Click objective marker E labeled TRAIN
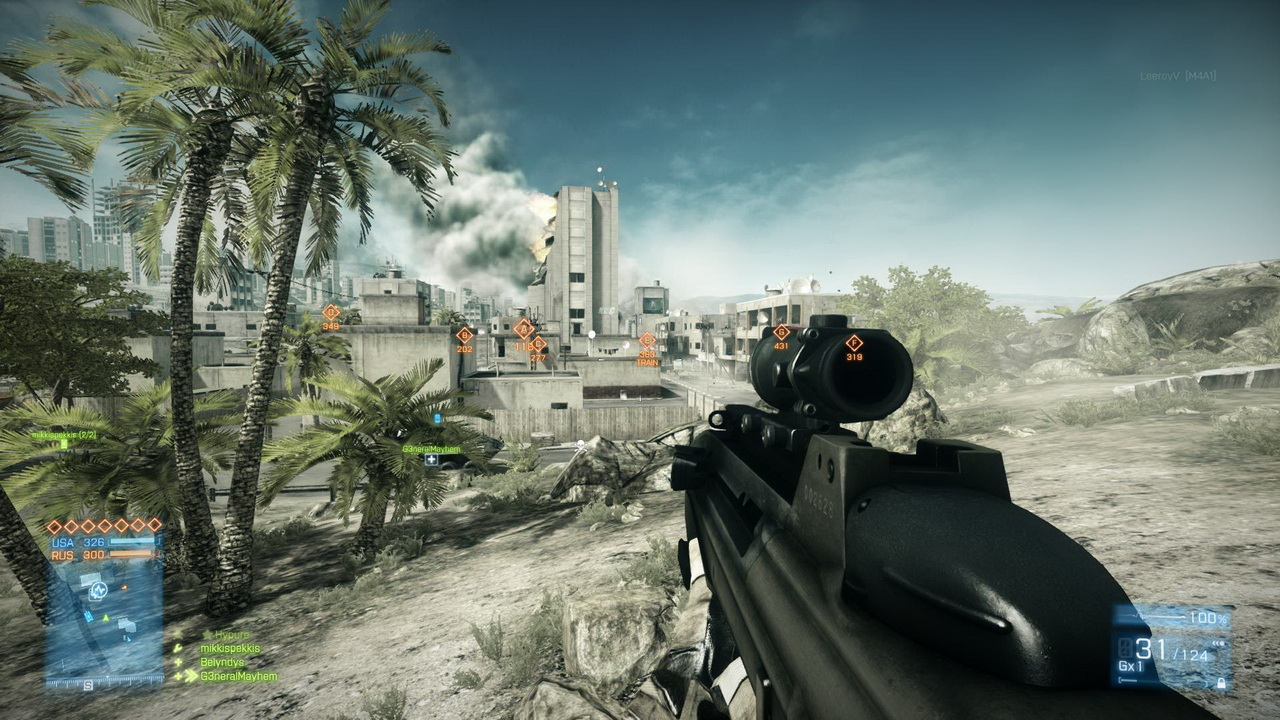 pos(647,340)
